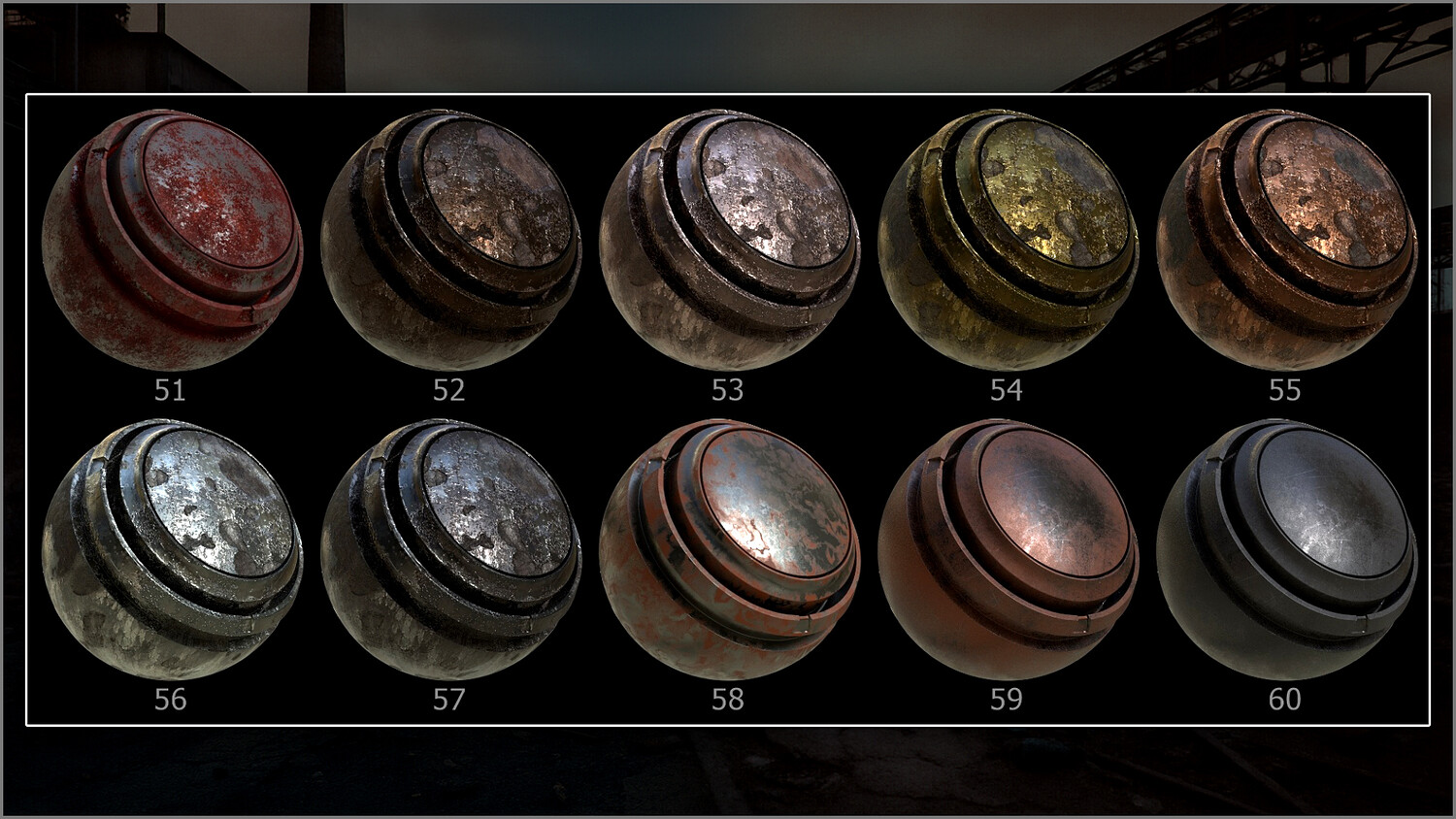The image size is (1456, 819).
Task: Choose dark bronze material sphere 52
Action: [x=450, y=239]
